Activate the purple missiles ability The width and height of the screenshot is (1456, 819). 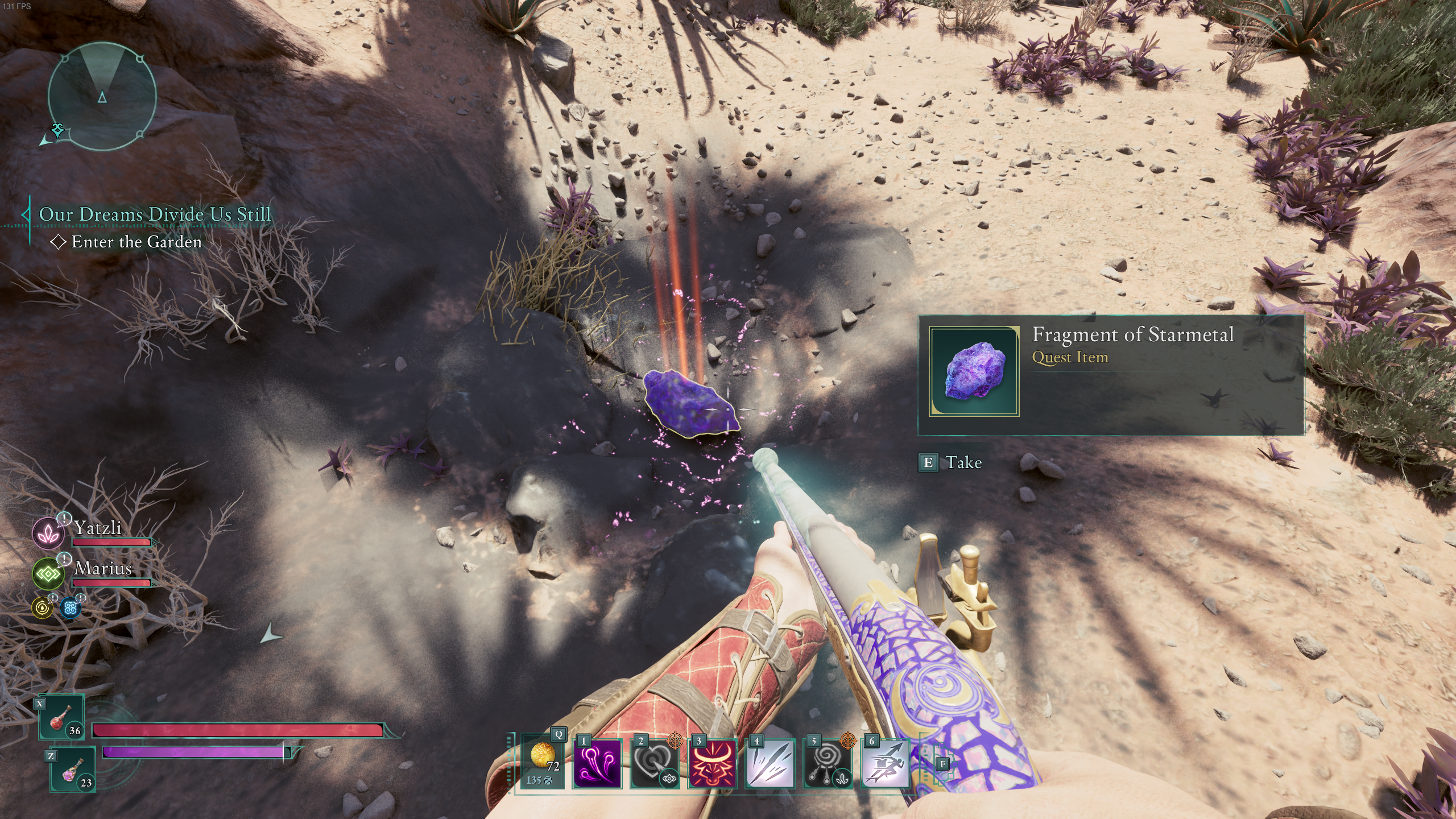597,764
